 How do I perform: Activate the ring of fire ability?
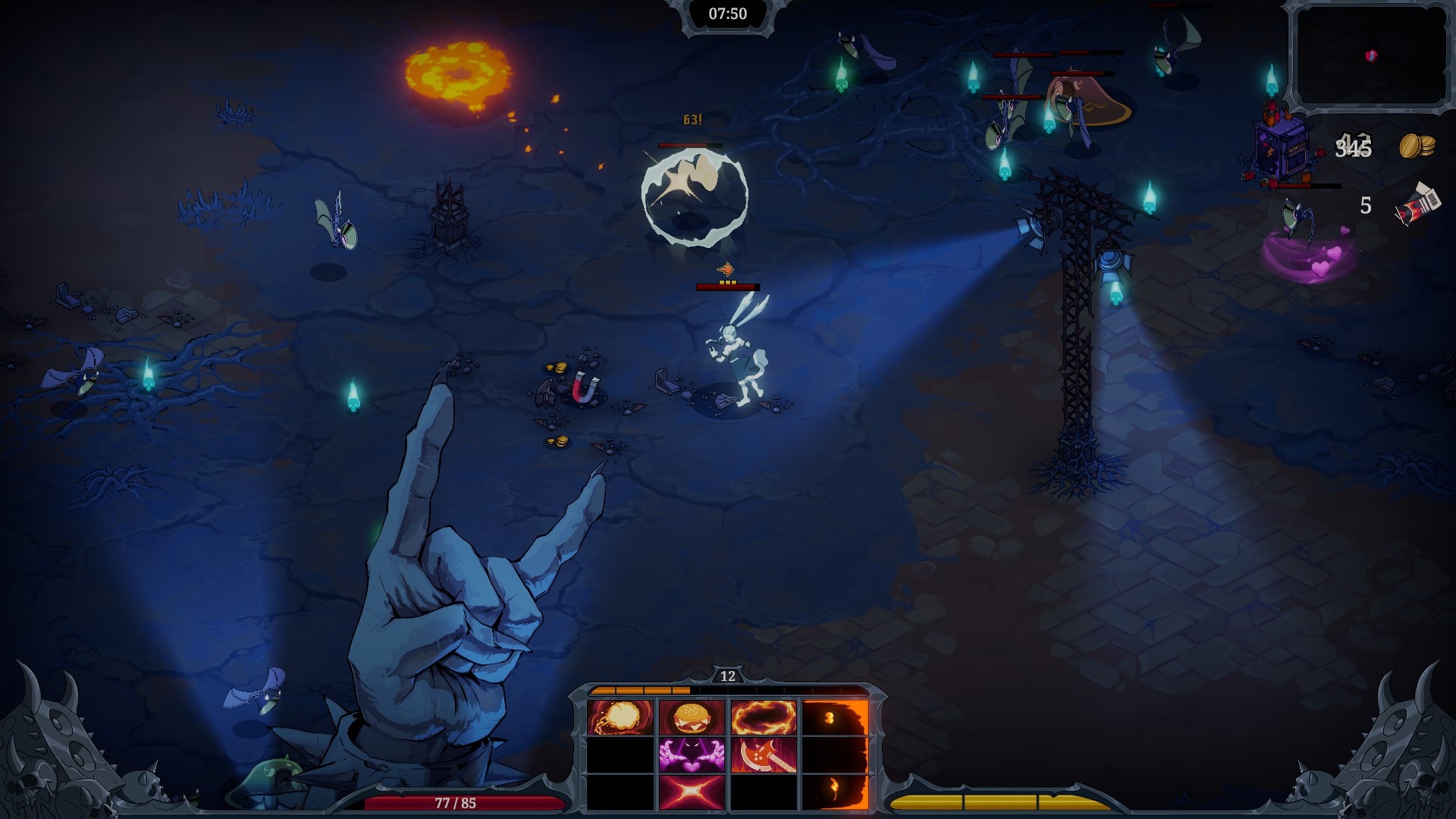(763, 717)
